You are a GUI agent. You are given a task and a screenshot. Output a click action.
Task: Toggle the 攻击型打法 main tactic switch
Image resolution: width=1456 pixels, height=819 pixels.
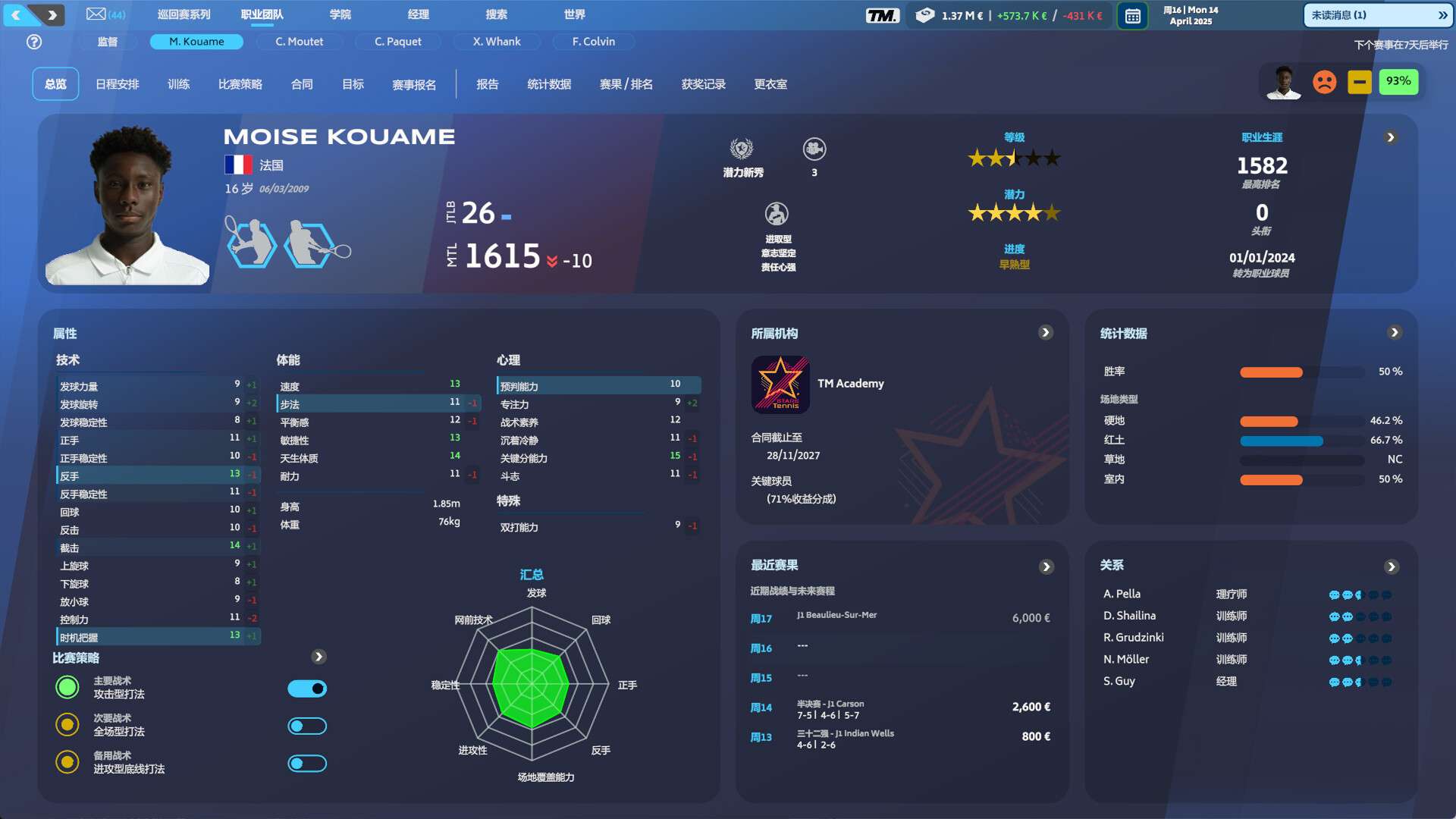[x=307, y=689]
